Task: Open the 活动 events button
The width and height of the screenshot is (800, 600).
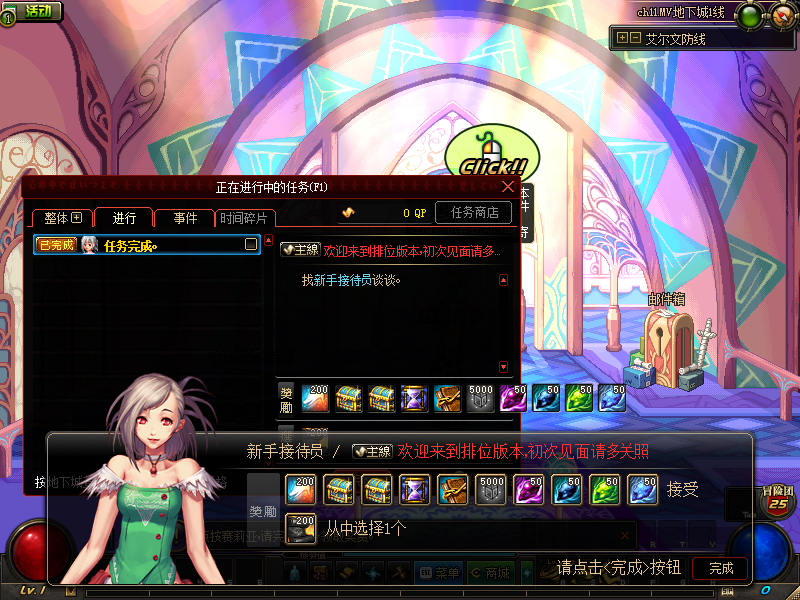Action: [30, 11]
